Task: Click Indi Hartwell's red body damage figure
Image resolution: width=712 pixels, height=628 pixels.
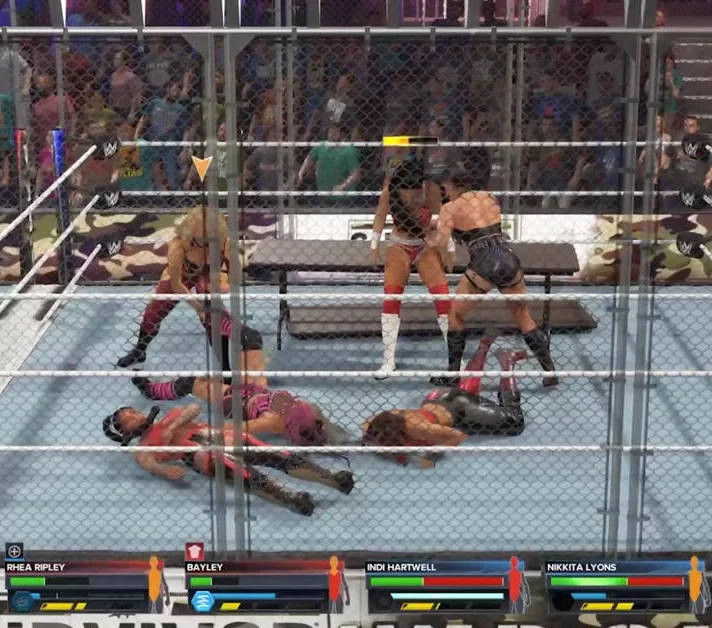Action: pyautogui.click(x=514, y=583)
